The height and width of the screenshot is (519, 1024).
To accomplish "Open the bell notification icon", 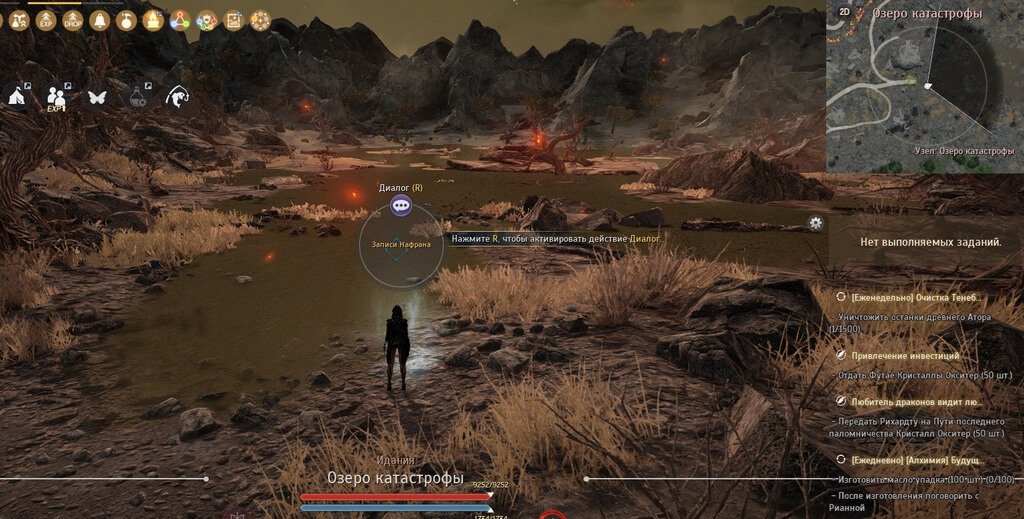I will click(x=99, y=20).
